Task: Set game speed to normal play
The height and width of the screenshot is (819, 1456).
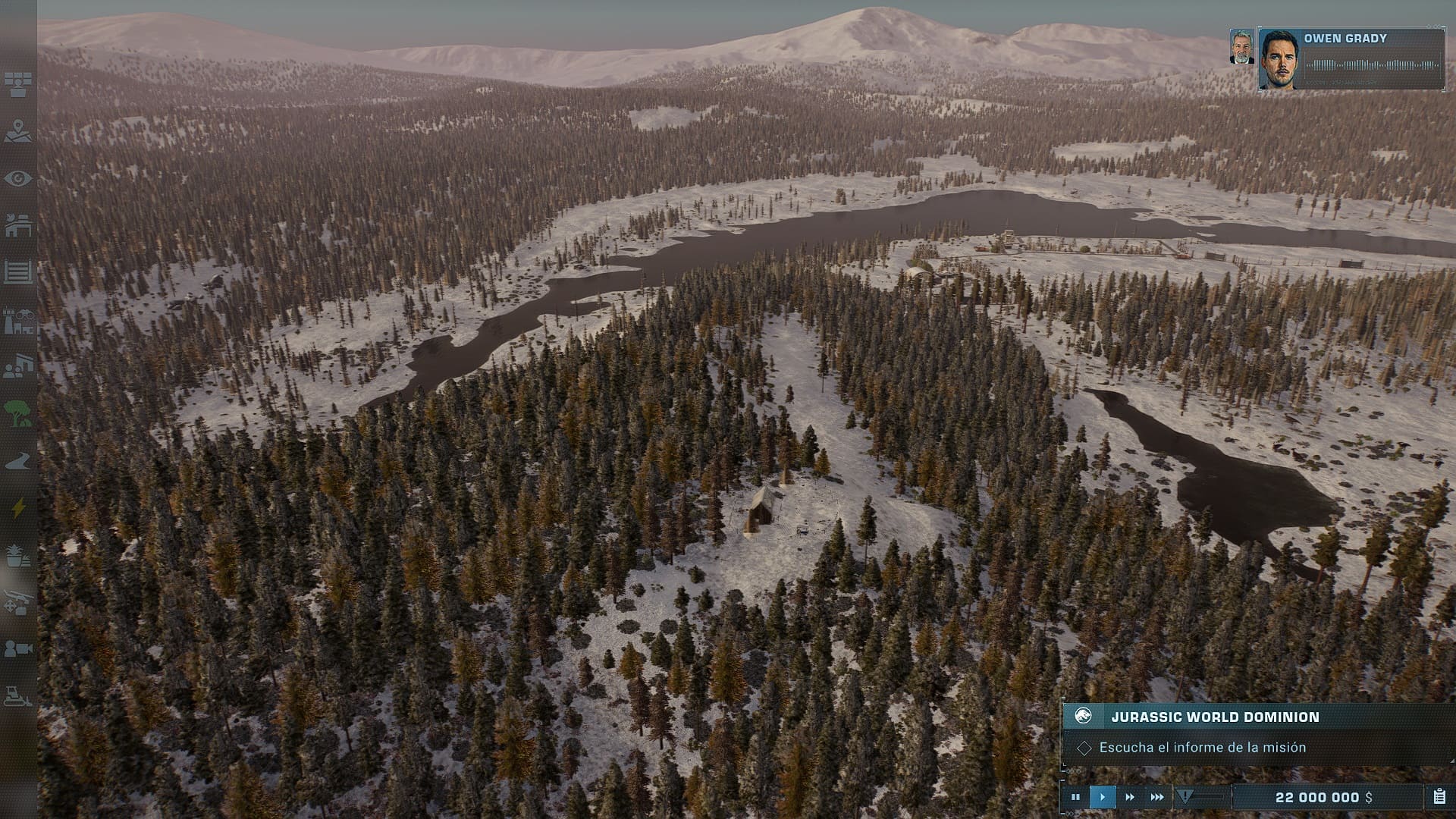Action: click(1103, 797)
